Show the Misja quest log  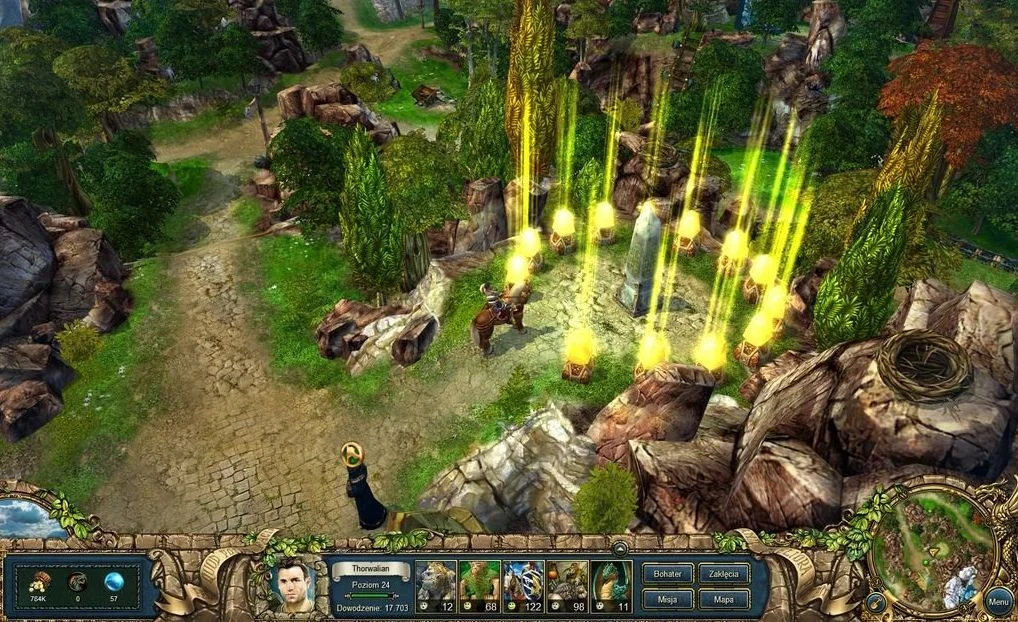(667, 600)
